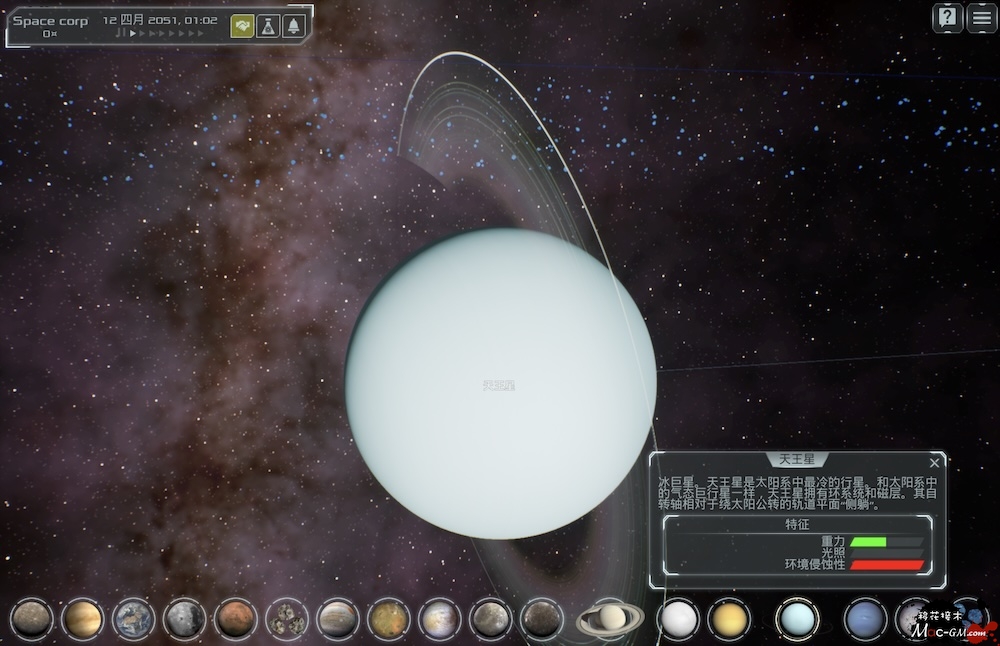This screenshot has width=1000, height=646.
Task: Select the gray Moon thumbnail
Action: 184,619
